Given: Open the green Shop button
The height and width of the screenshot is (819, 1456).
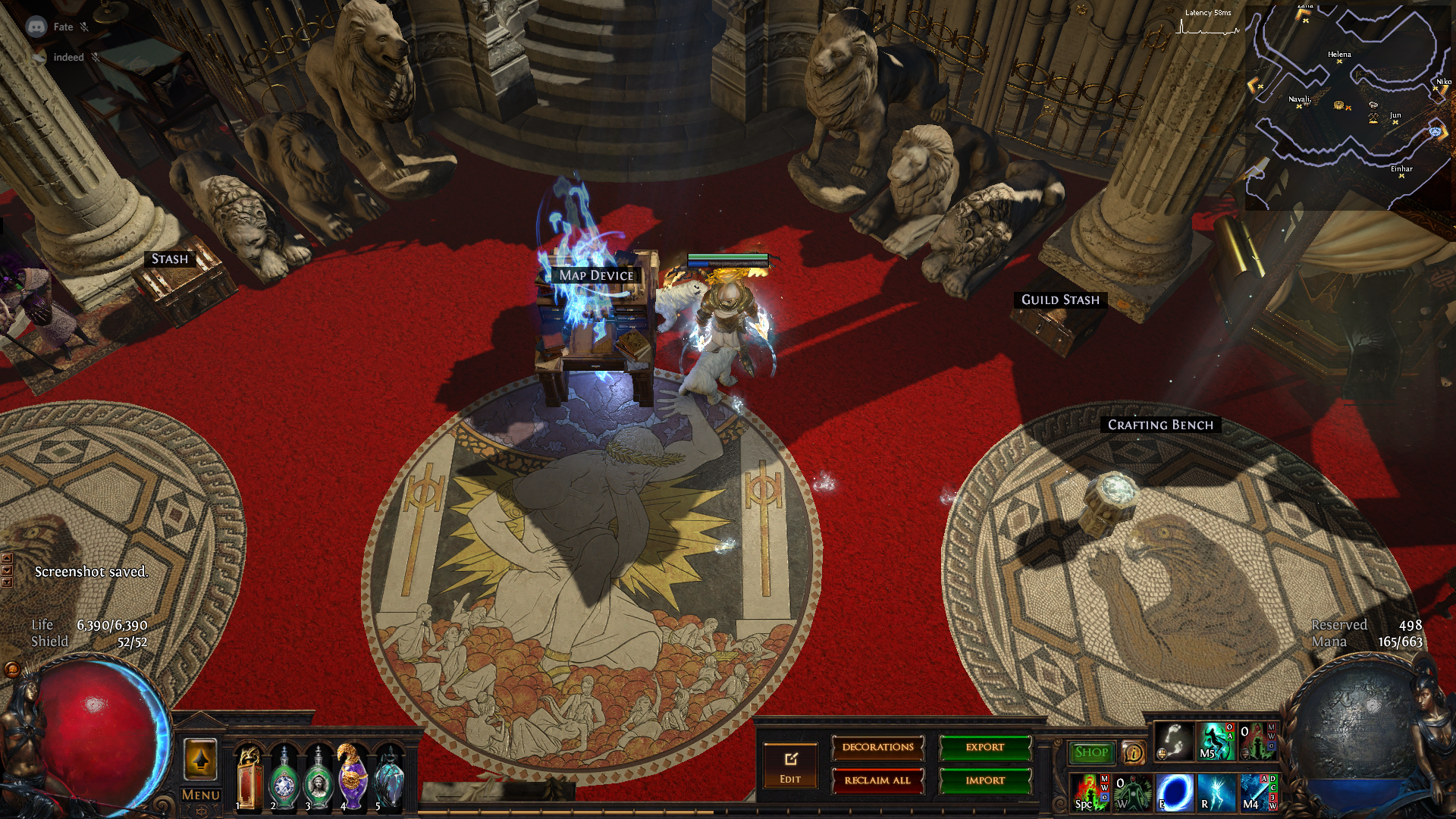Looking at the screenshot, I should [x=1091, y=752].
